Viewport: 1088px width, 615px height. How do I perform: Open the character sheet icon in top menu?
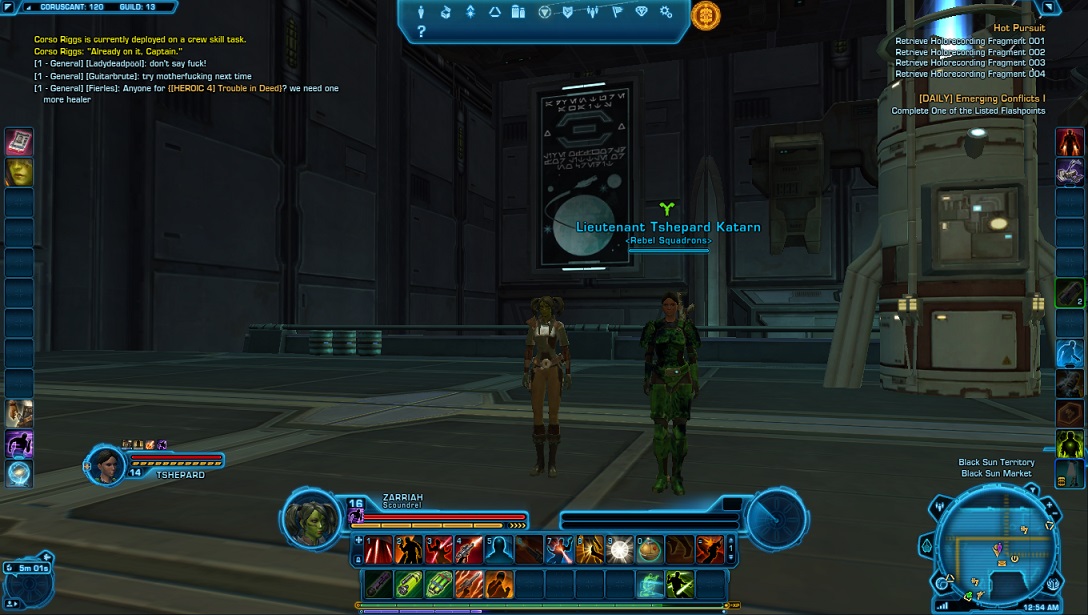[421, 12]
